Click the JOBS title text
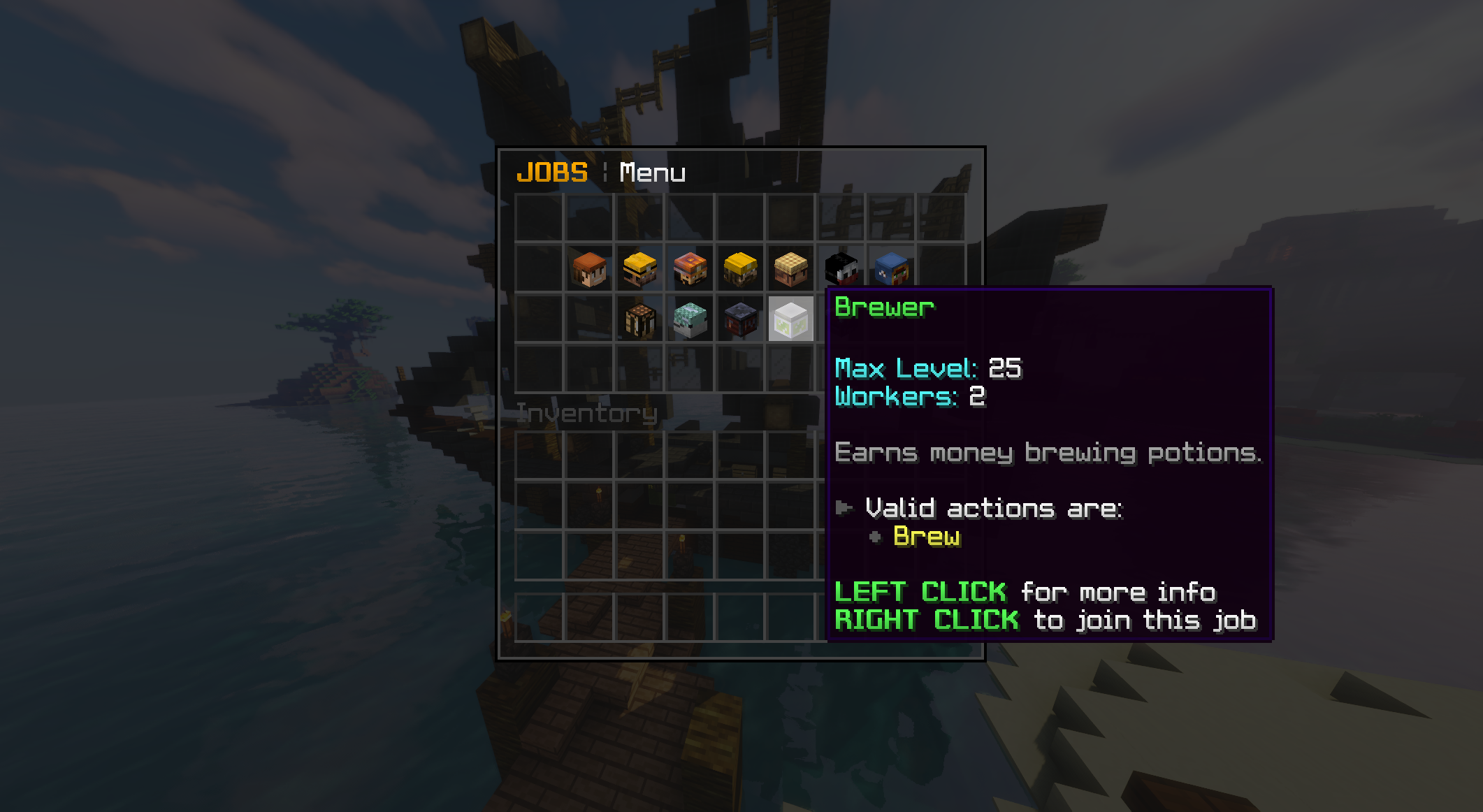Viewport: 1483px width, 812px height. point(551,173)
